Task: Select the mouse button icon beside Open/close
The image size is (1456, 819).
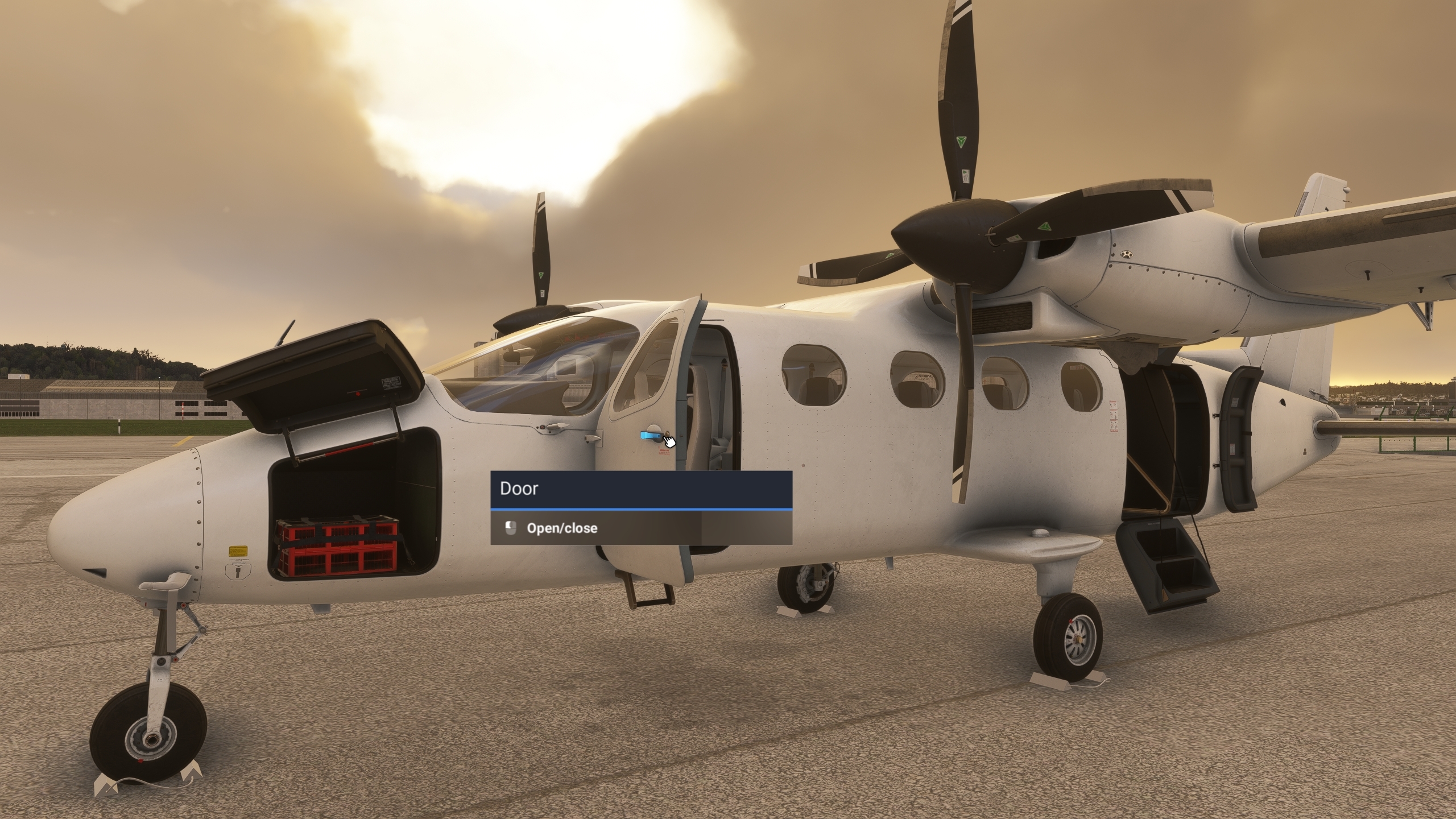Action: [x=510, y=528]
